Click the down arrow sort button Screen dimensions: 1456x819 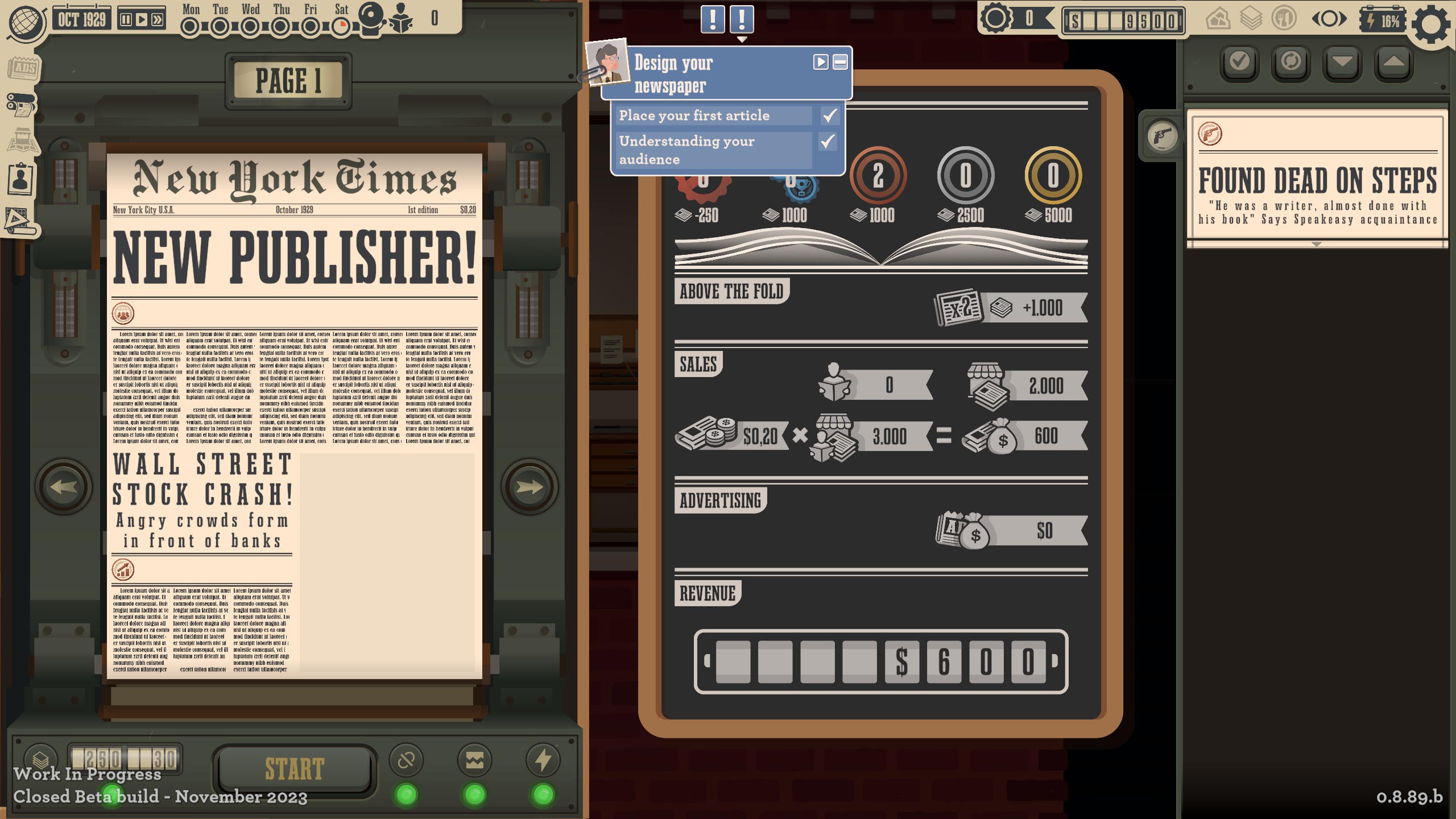click(x=1342, y=61)
